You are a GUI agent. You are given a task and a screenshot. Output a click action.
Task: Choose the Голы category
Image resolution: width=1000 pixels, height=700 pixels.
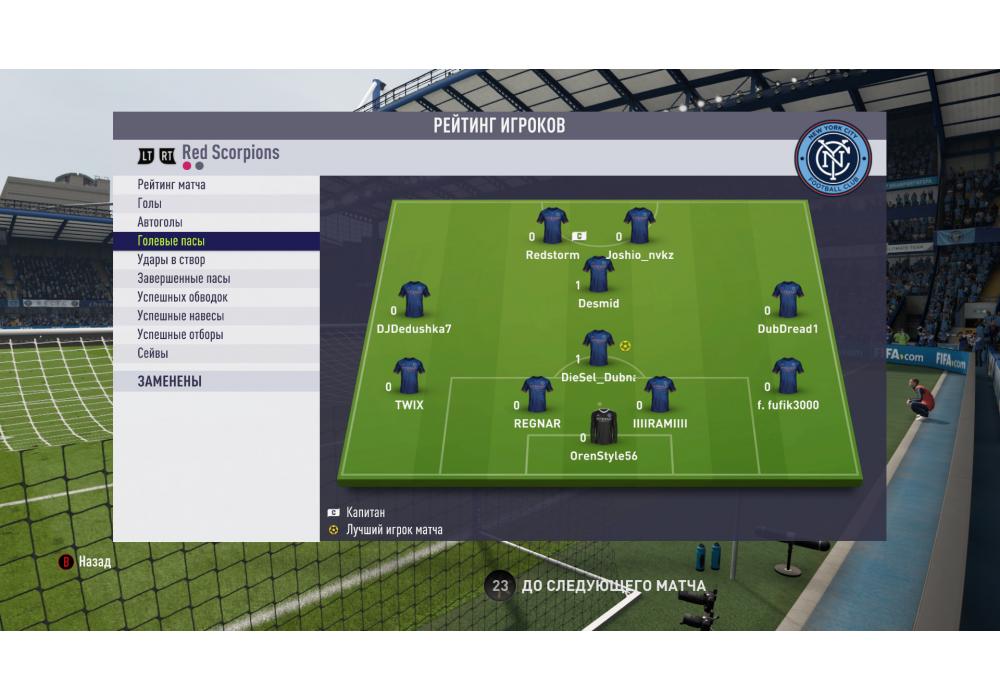tap(150, 204)
